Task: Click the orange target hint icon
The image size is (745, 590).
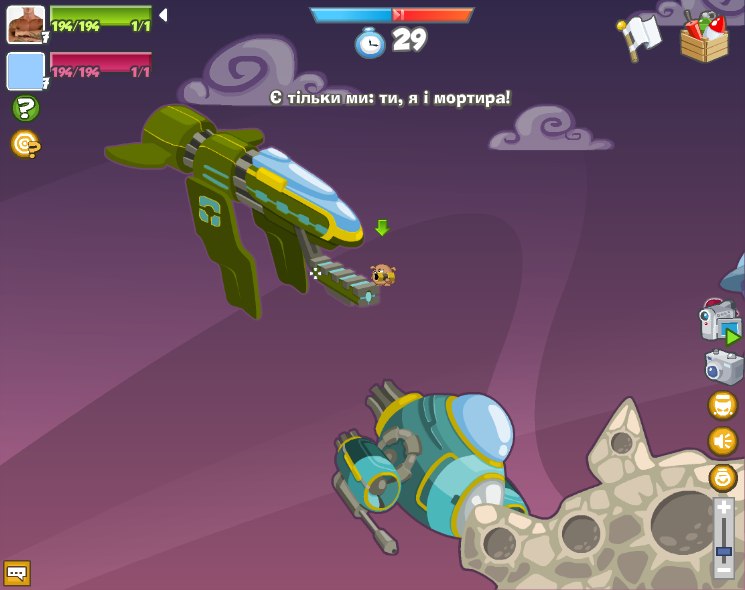Action: coord(25,144)
